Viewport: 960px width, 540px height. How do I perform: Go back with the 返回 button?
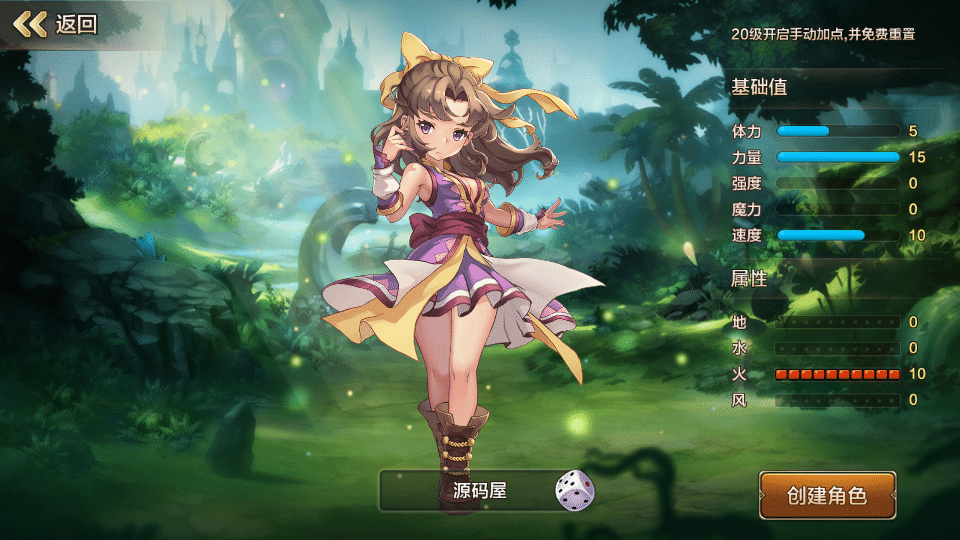(56, 24)
